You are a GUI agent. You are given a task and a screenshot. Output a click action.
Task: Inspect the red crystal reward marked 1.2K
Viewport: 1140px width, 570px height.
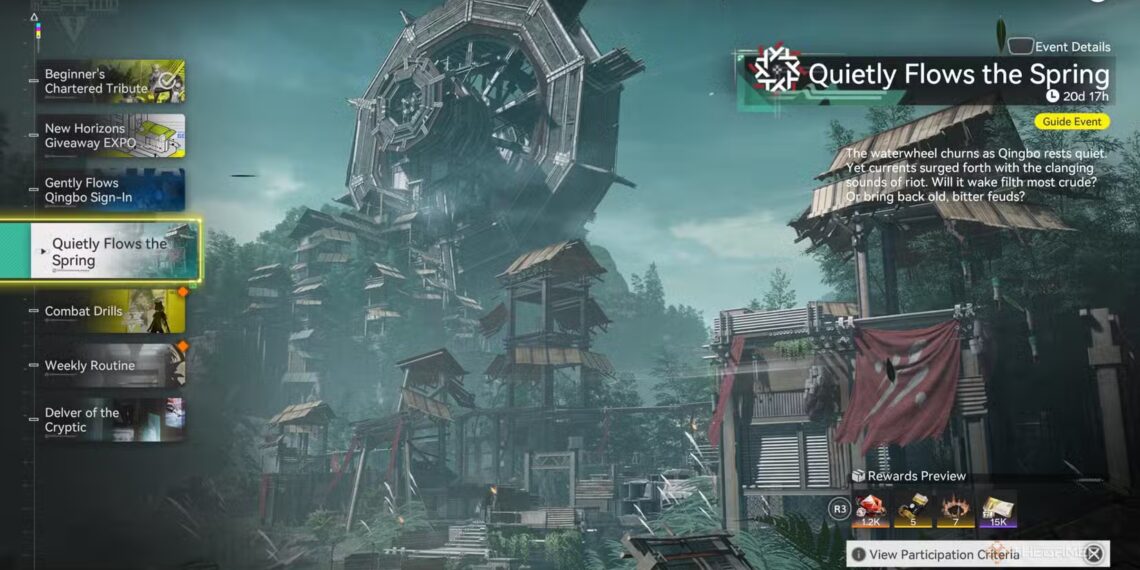pos(873,510)
